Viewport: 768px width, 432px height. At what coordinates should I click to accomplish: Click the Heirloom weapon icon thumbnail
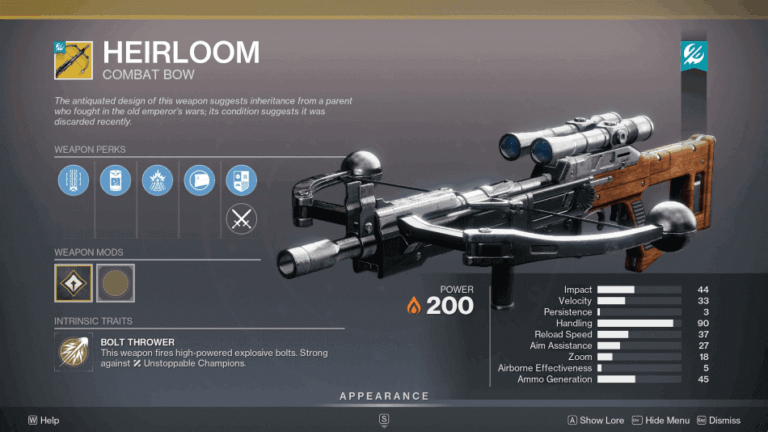[73, 60]
